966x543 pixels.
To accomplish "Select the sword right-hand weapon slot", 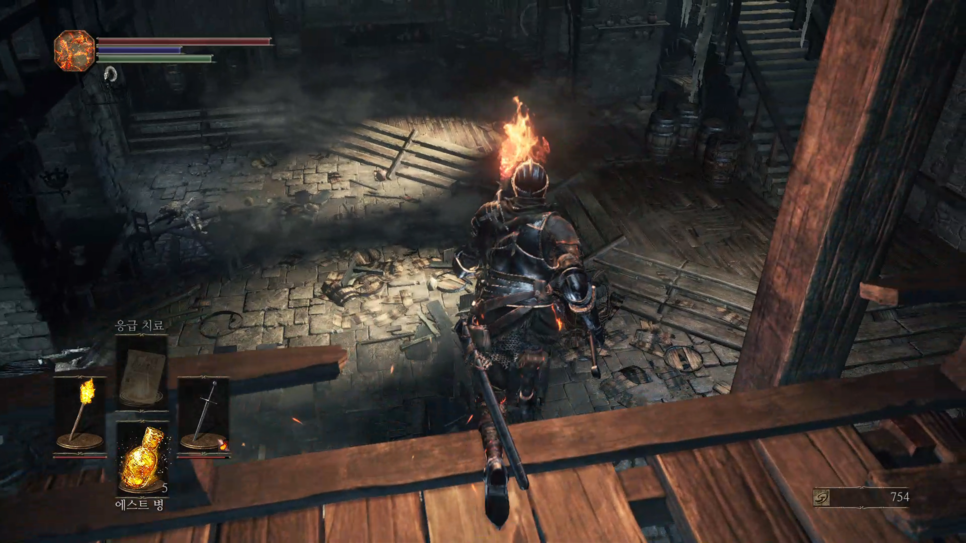I will click(203, 414).
